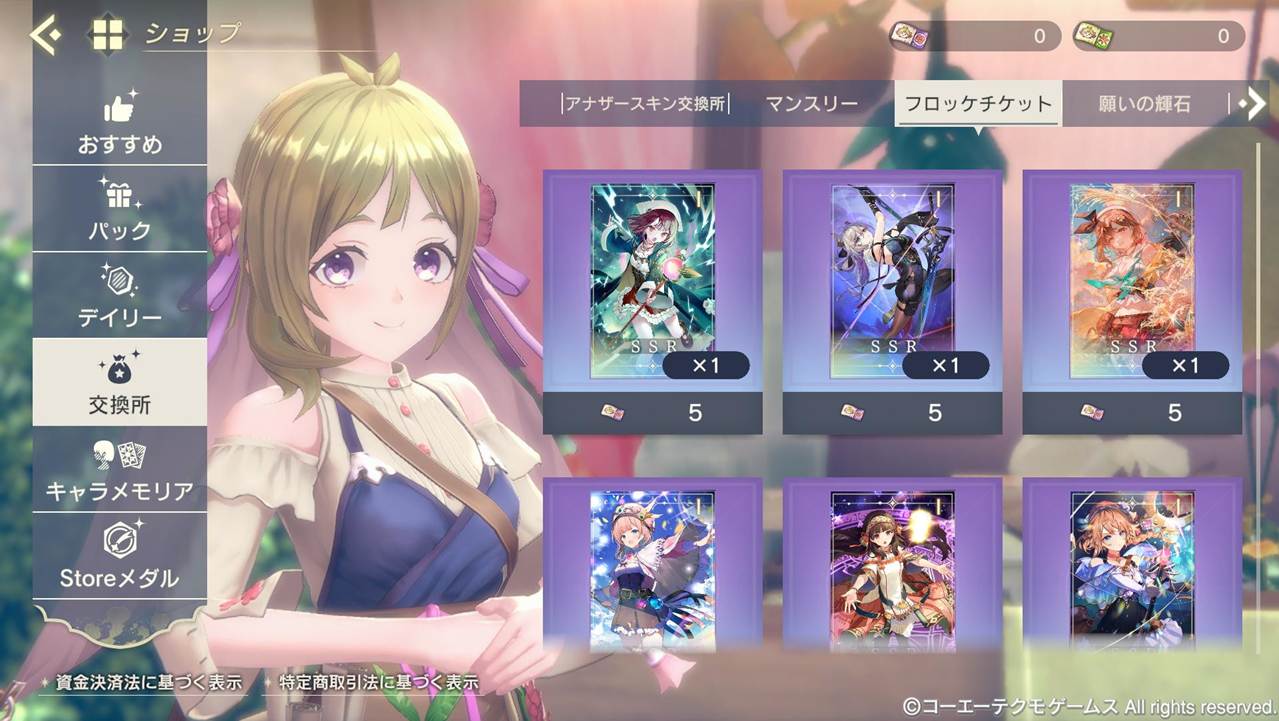Switch to the 願いの輝石 tab
This screenshot has width=1279, height=721.
1144,104
